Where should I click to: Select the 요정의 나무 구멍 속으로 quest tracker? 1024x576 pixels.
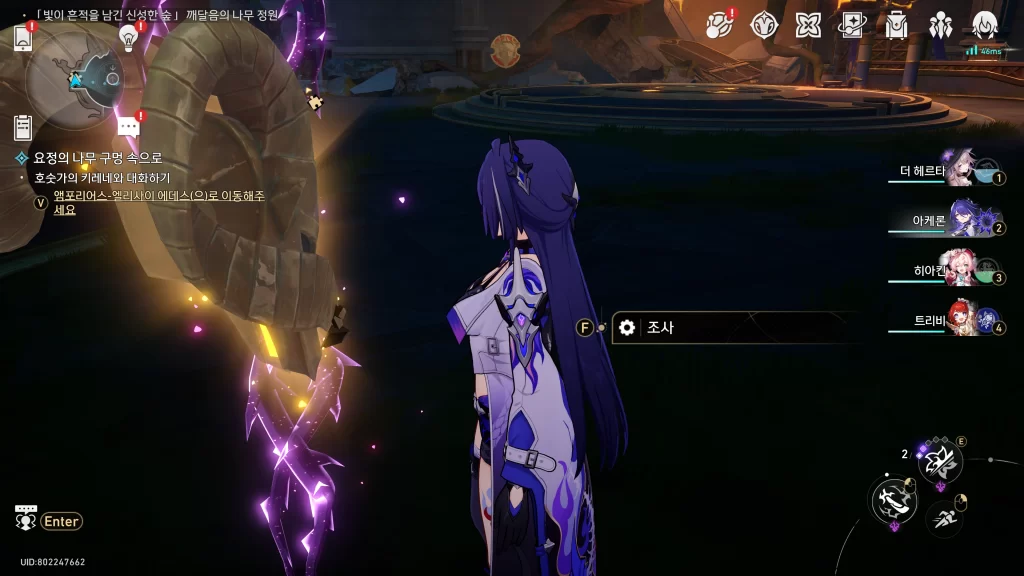pyautogui.click(x=97, y=158)
